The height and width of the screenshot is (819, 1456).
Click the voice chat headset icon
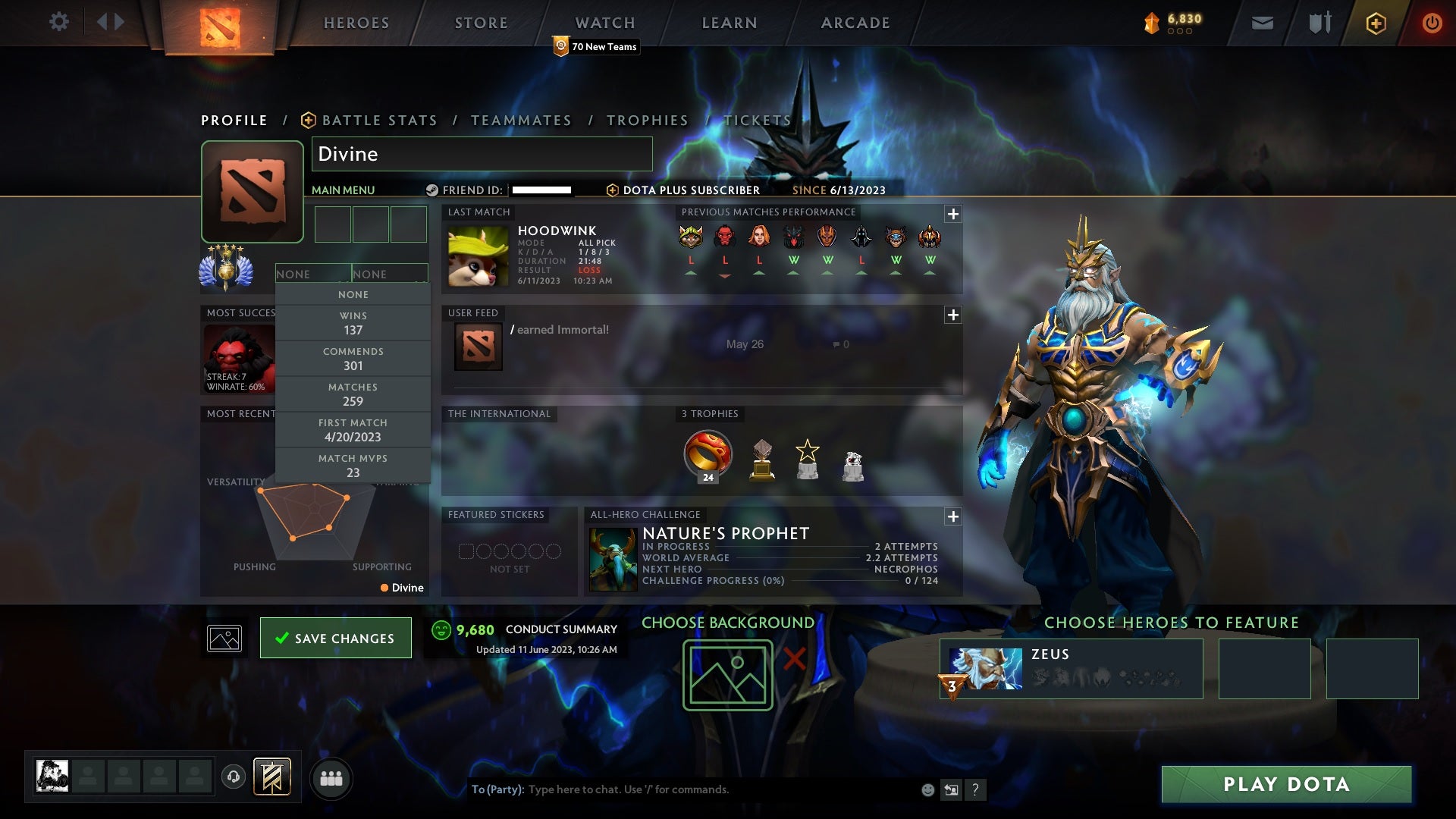(233, 777)
